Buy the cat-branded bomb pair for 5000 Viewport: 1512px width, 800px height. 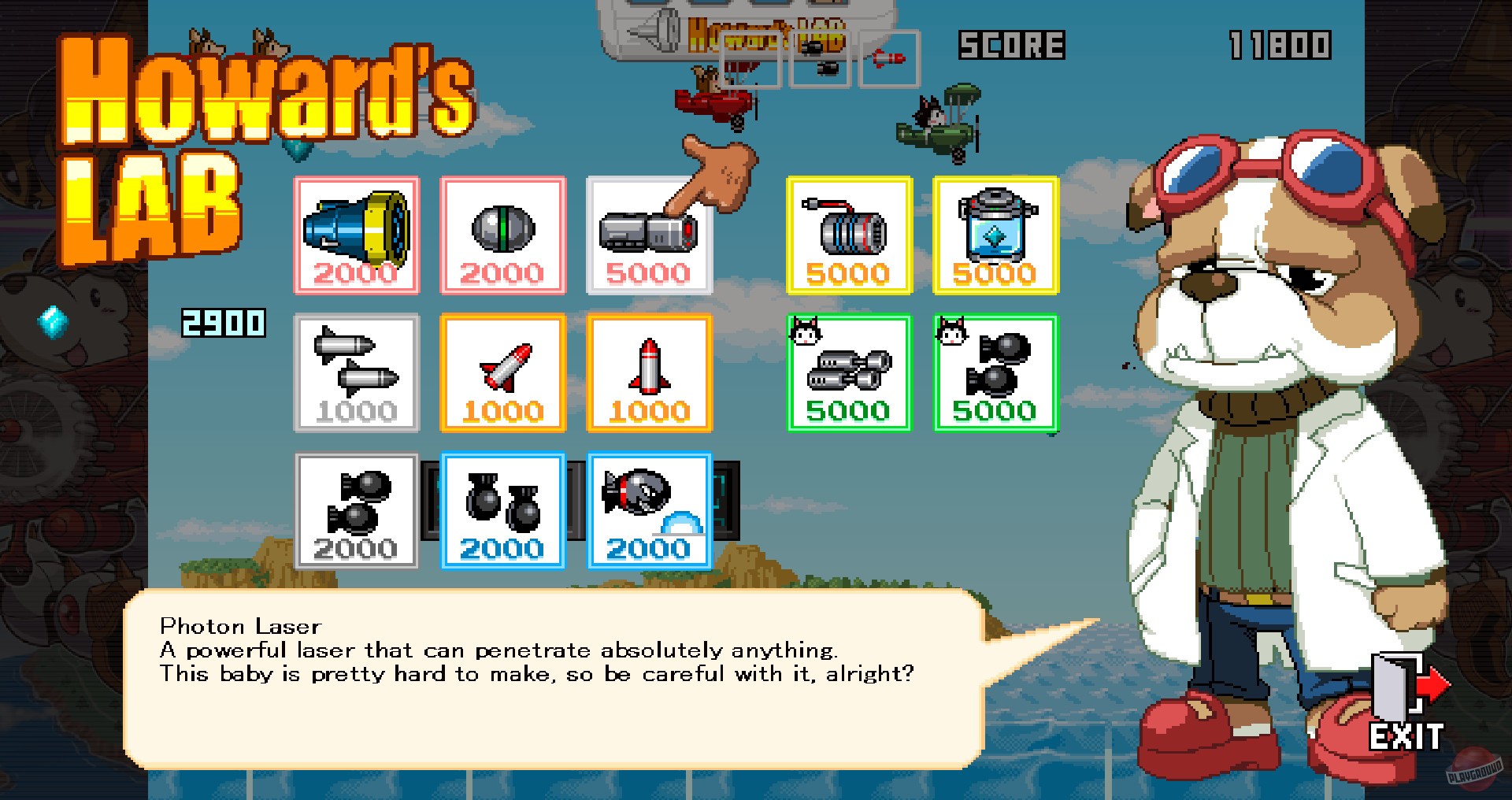pyautogui.click(x=995, y=372)
